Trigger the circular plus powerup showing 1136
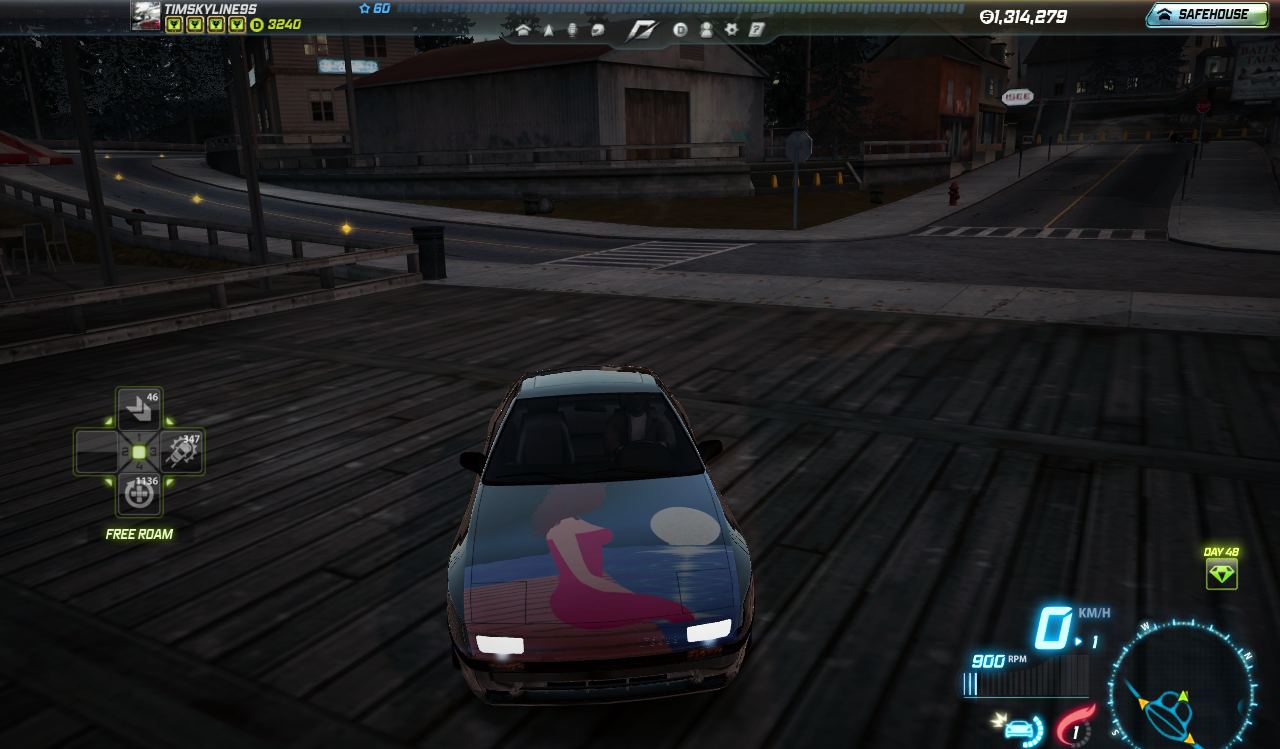Image resolution: width=1280 pixels, height=749 pixels. click(139, 494)
